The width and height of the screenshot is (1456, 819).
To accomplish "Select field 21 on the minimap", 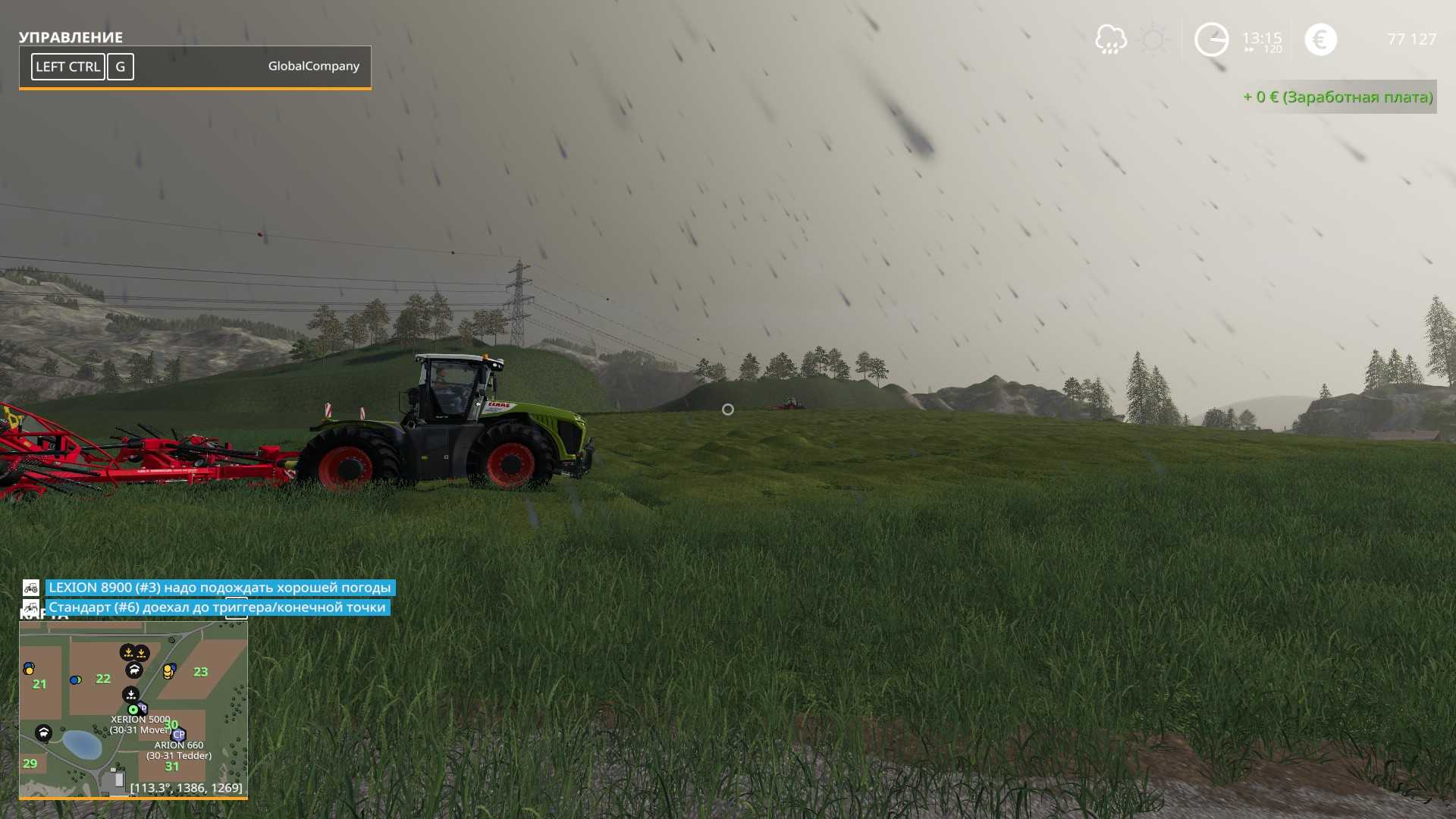I will [x=39, y=684].
